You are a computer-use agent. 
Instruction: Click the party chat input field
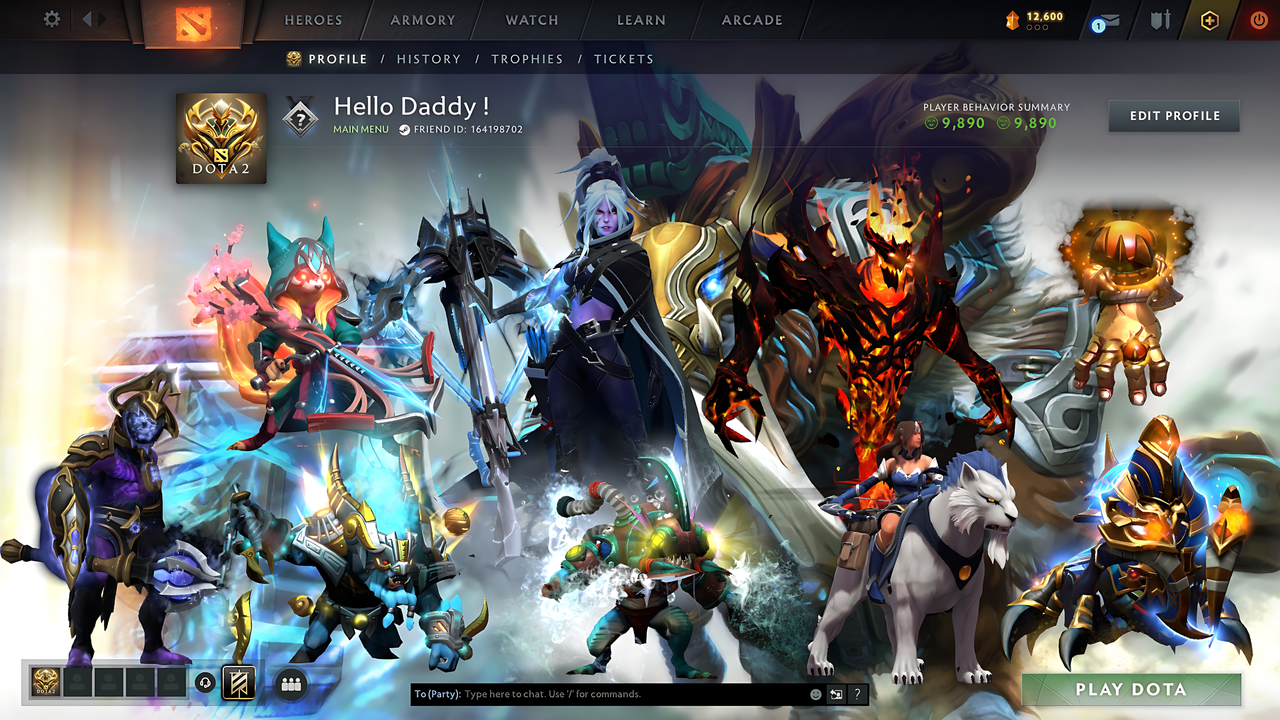coord(600,692)
